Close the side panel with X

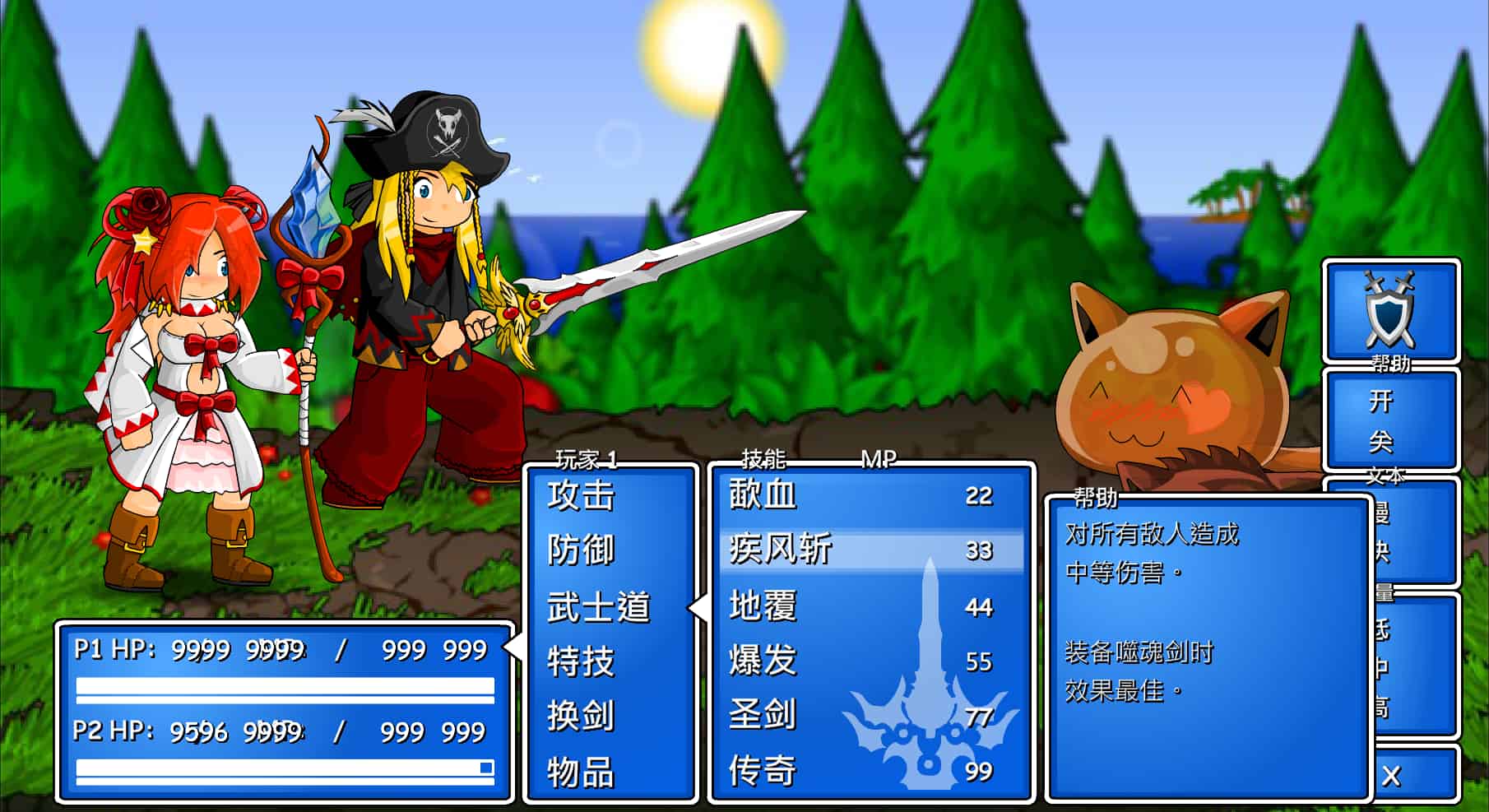pos(1391,776)
